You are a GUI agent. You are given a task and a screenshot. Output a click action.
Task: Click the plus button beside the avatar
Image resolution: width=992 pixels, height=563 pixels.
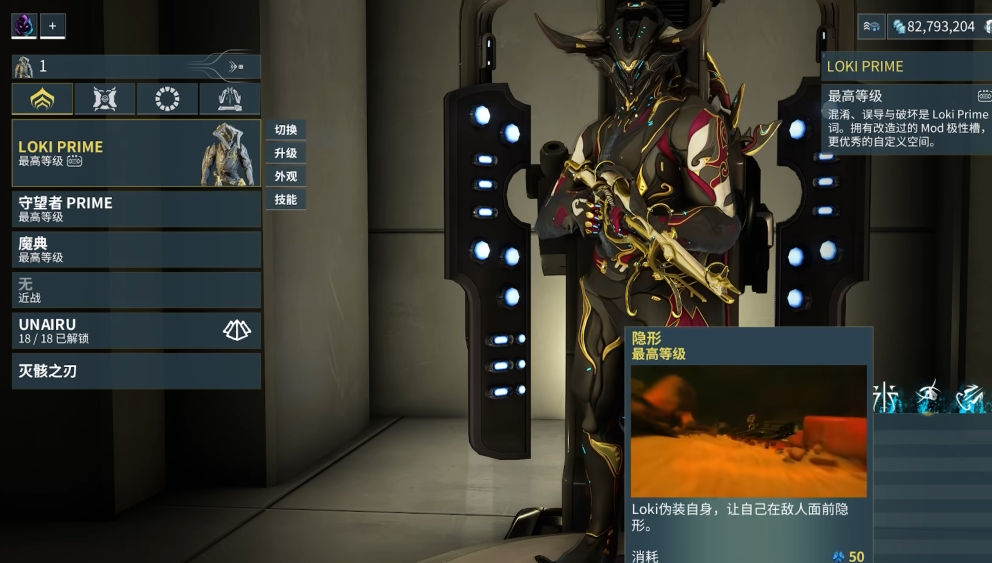53,25
